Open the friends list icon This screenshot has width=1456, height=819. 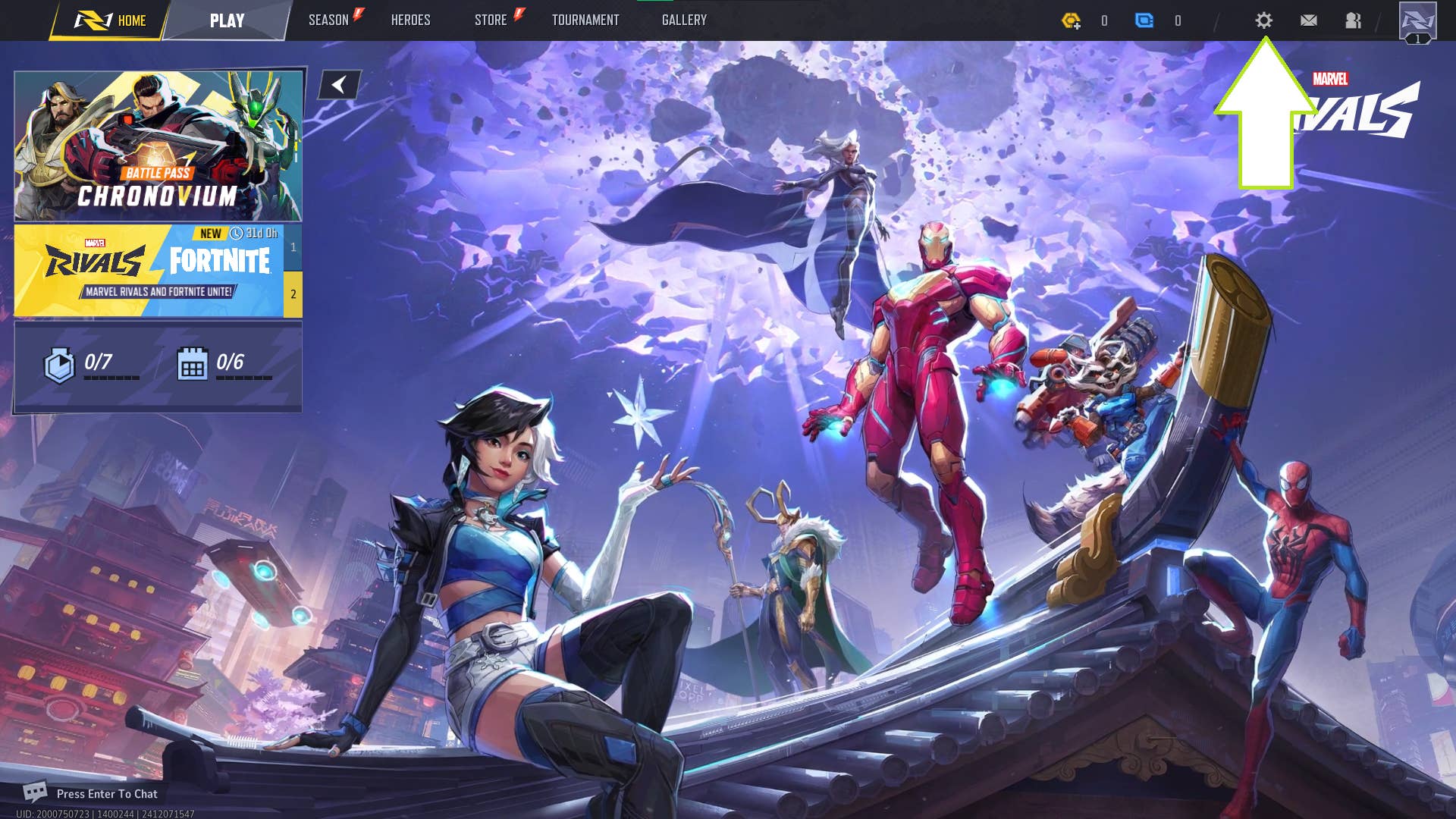point(1353,20)
